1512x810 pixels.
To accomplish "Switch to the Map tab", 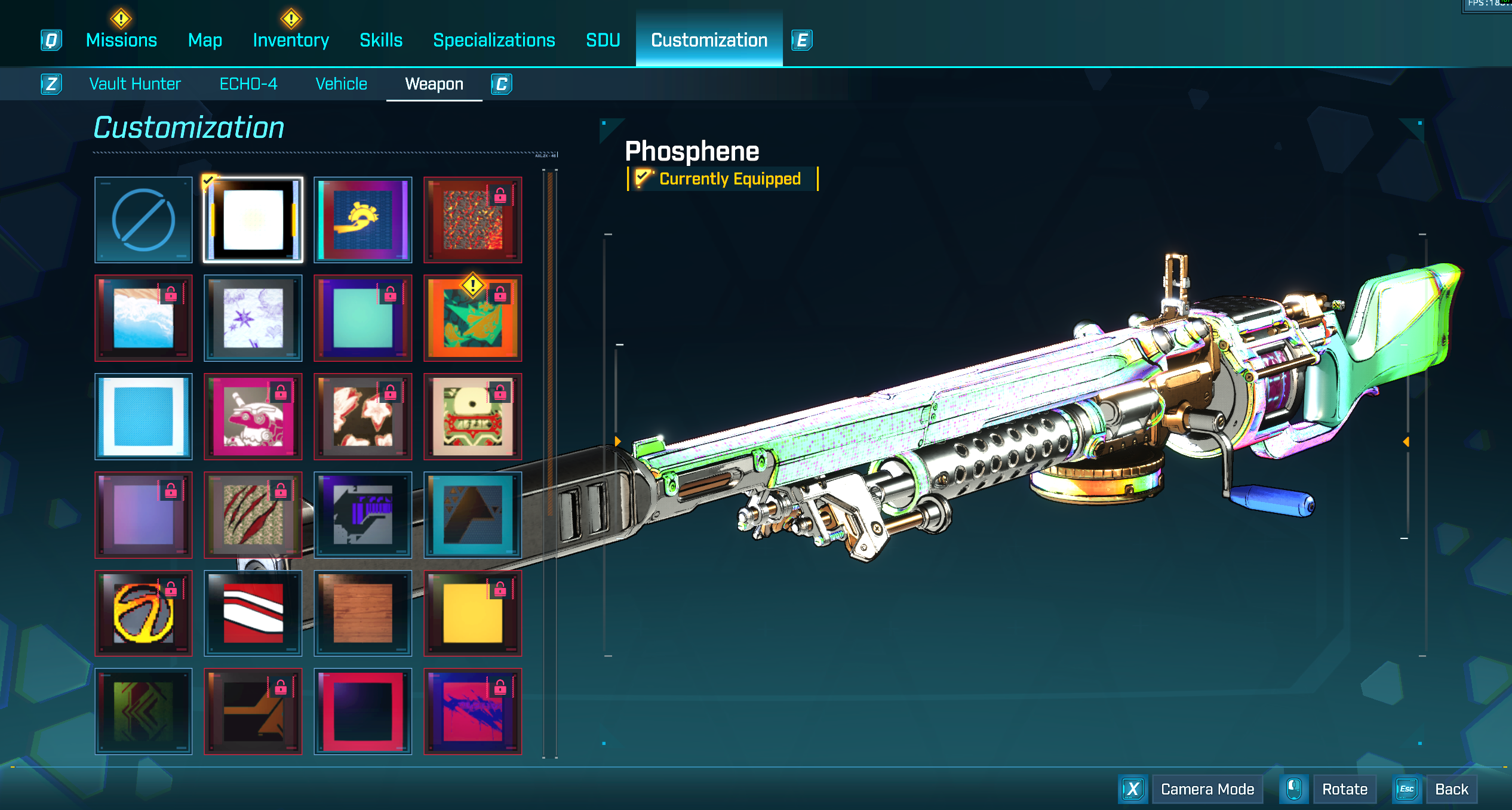I will pos(205,40).
